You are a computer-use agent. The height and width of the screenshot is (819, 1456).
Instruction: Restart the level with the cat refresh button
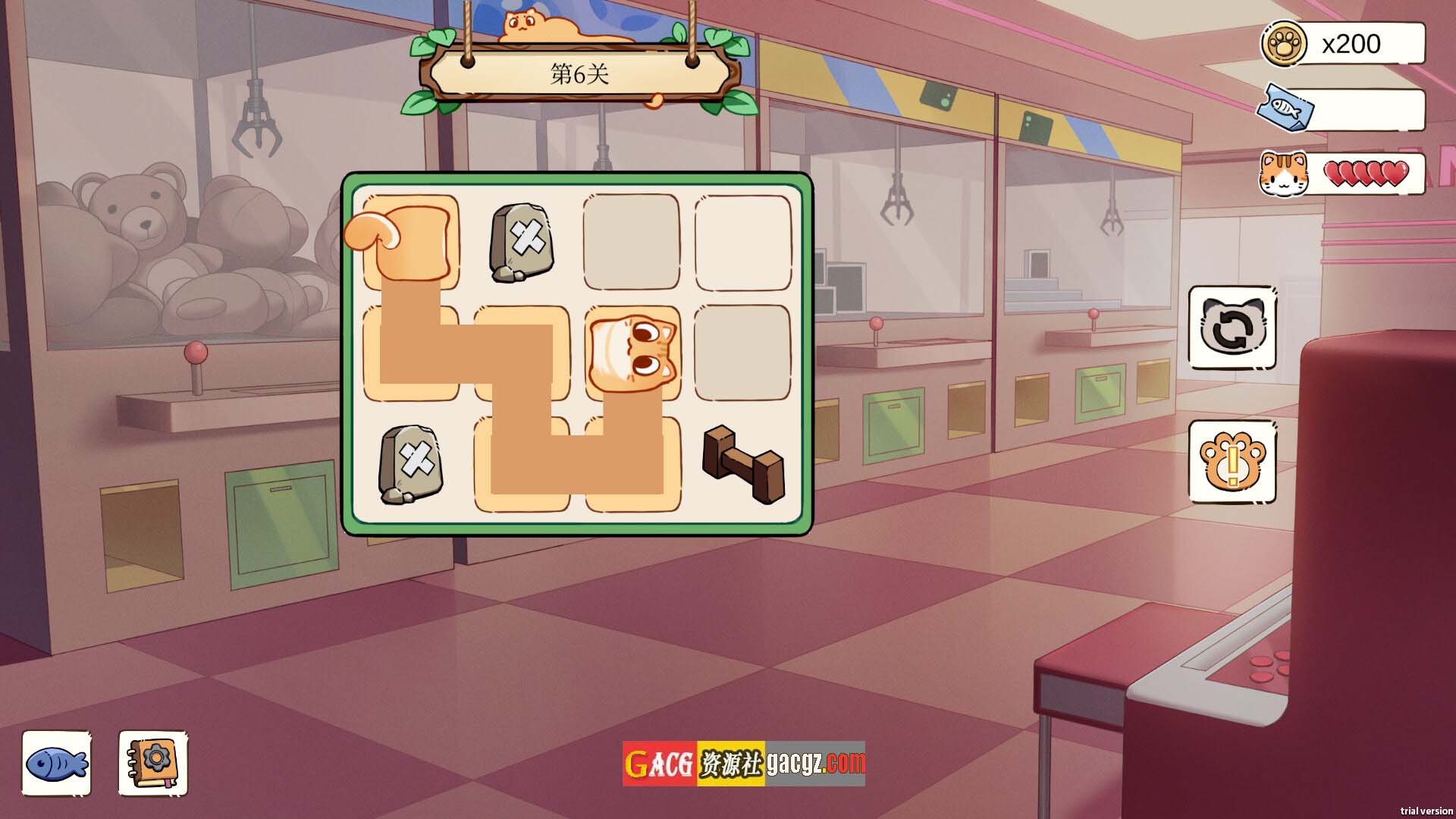click(1232, 328)
